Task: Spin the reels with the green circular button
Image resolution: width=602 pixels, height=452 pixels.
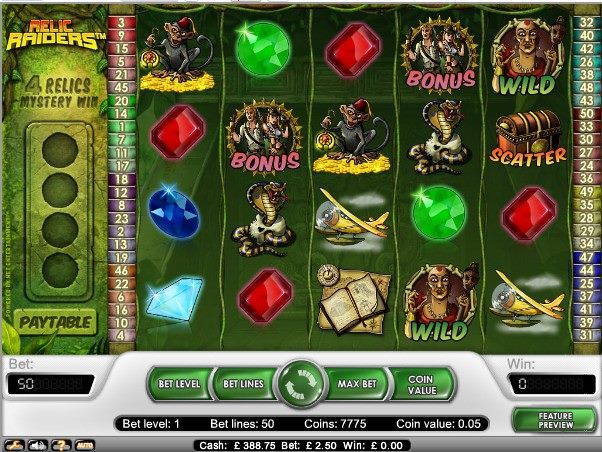Action: click(301, 384)
